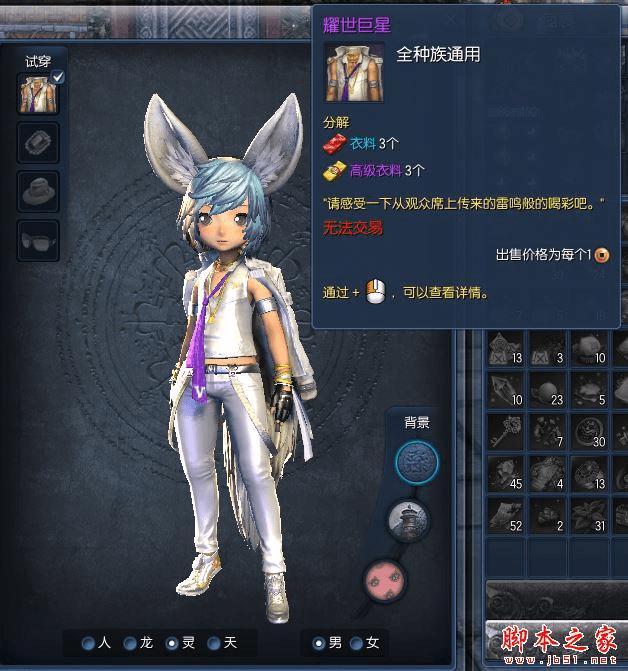
Task: Select the blue dragon-emblem background
Action: [x=416, y=462]
